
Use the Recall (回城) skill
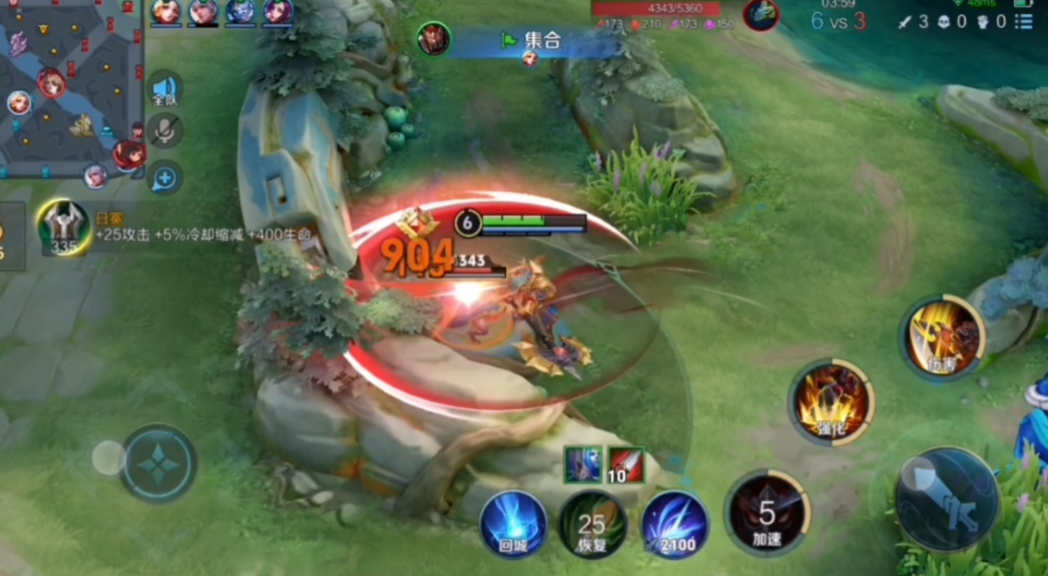coord(513,523)
